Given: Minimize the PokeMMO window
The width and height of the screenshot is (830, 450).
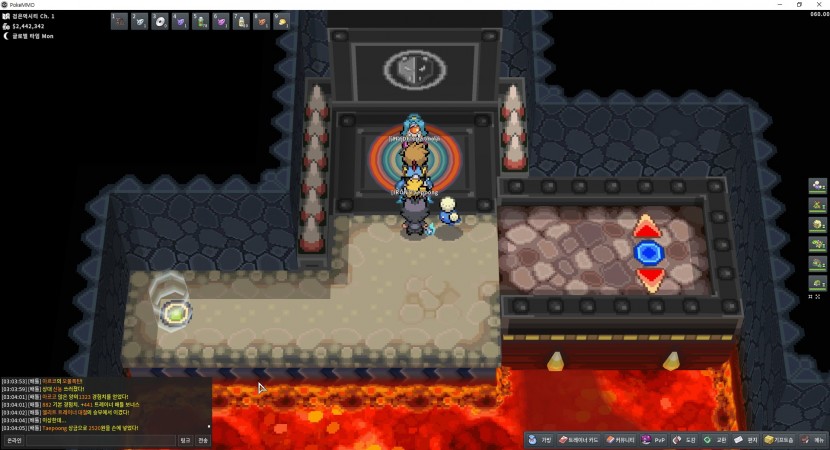Looking at the screenshot, I should point(779,4).
